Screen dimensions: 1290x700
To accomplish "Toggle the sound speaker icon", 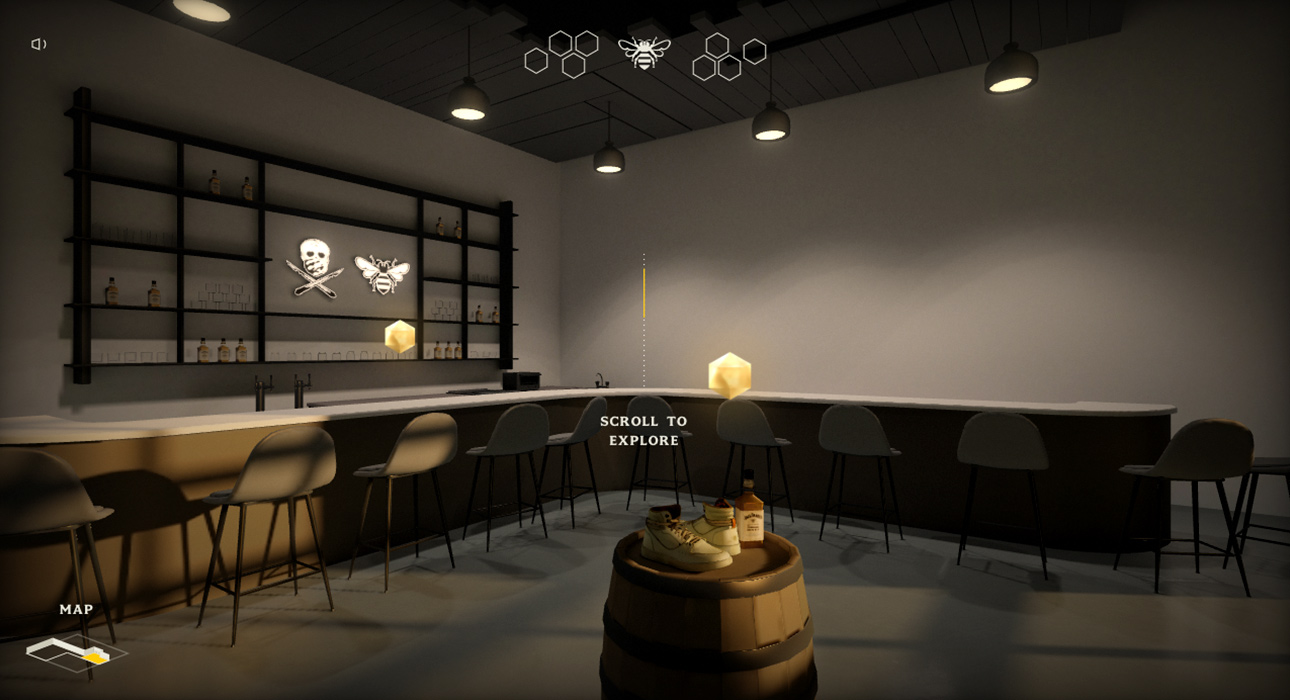I will click(x=39, y=44).
